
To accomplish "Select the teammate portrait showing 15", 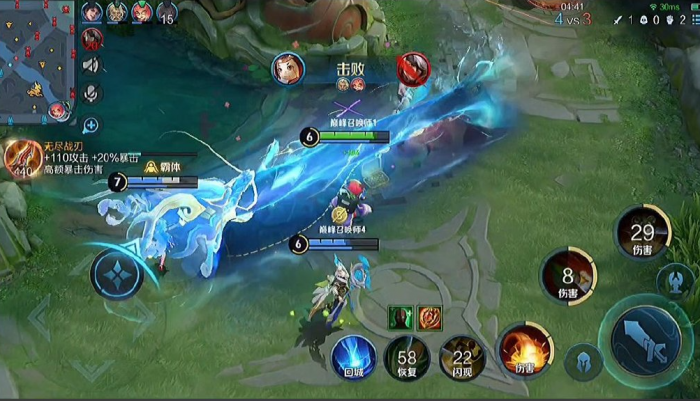I will click(166, 13).
